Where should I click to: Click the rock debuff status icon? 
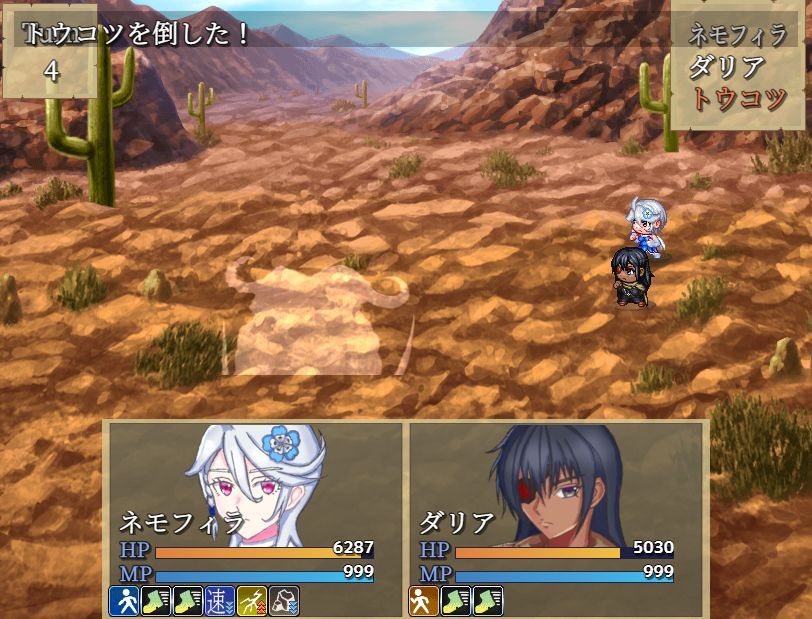(284, 601)
